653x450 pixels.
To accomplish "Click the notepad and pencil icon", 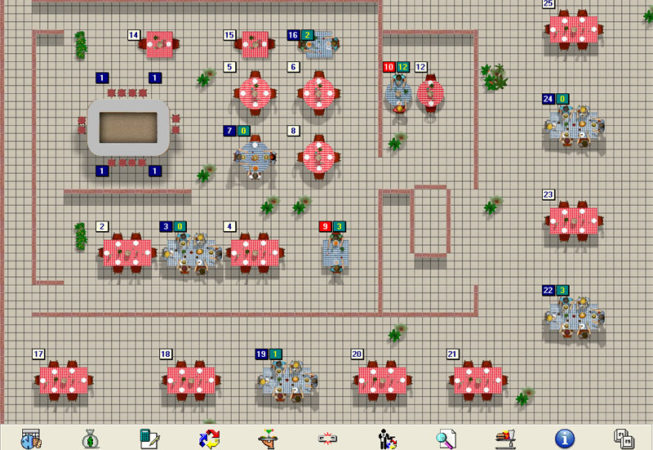I will pyautogui.click(x=150, y=437).
